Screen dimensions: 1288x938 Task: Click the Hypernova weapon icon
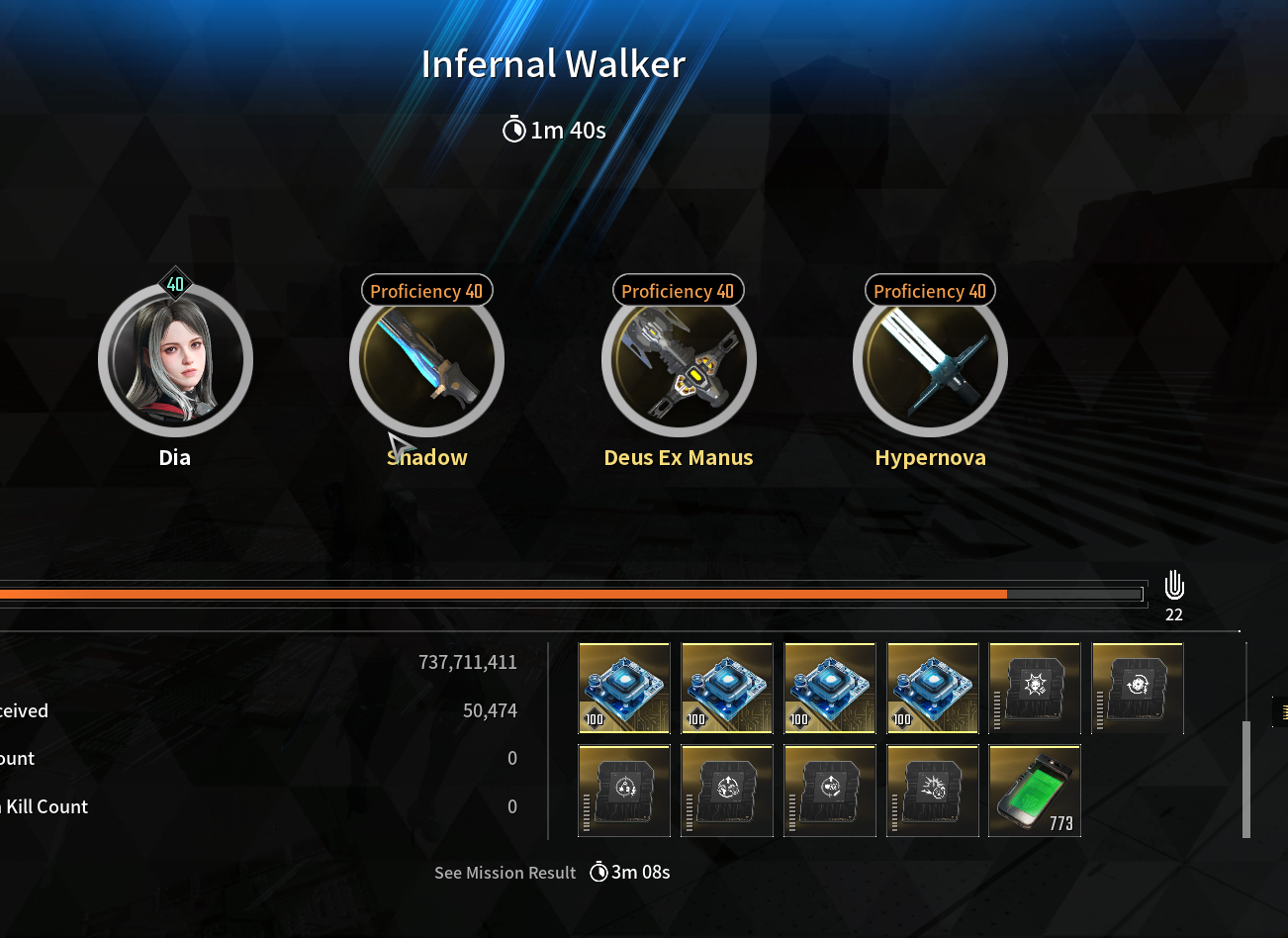point(930,360)
